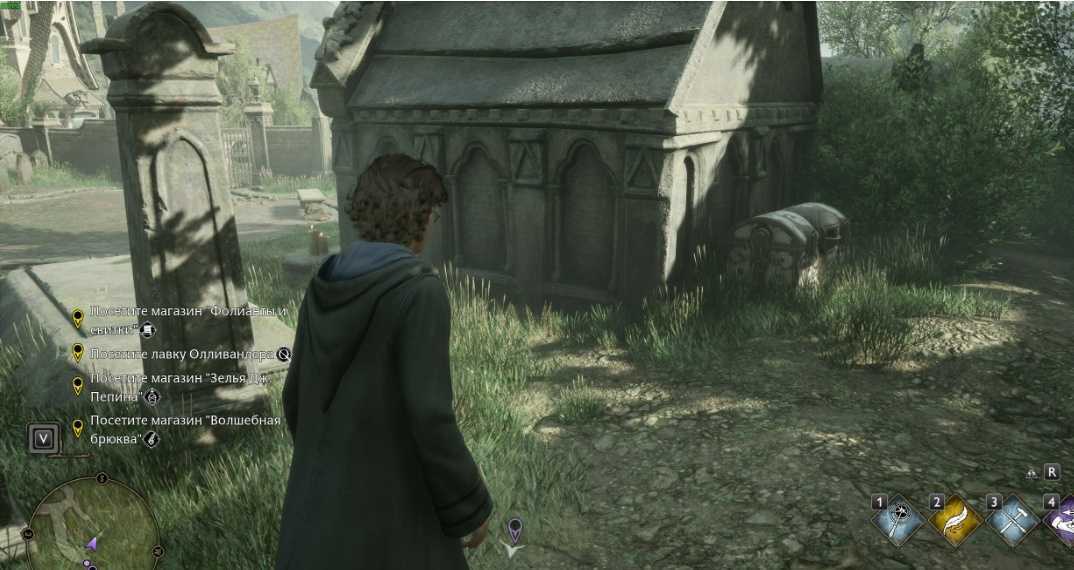Cast the wand-light spell in slot 1

(x=898, y=520)
